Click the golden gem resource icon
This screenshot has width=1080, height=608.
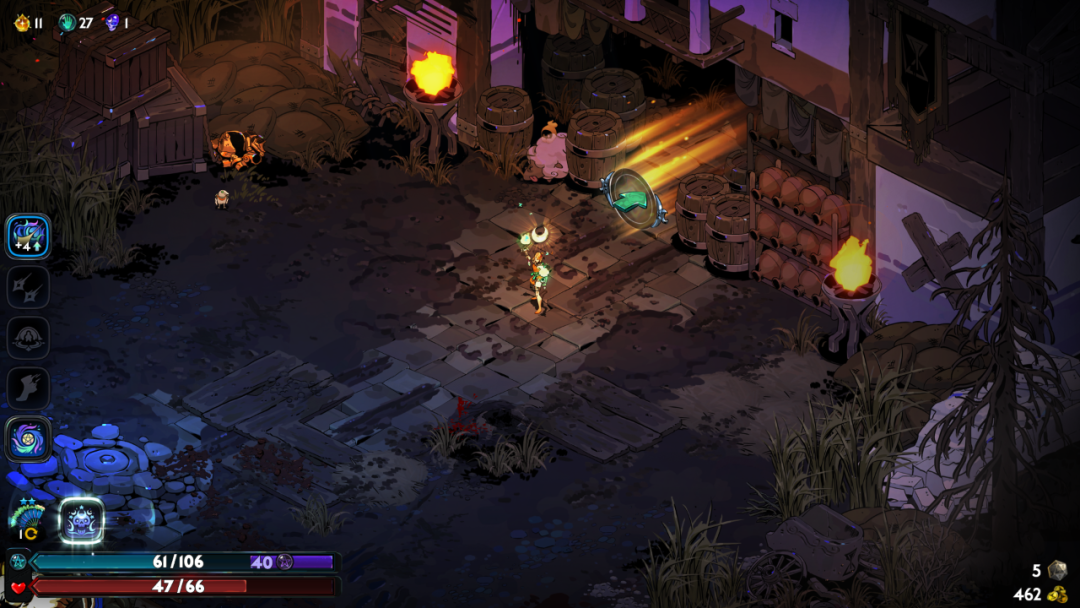22,22
